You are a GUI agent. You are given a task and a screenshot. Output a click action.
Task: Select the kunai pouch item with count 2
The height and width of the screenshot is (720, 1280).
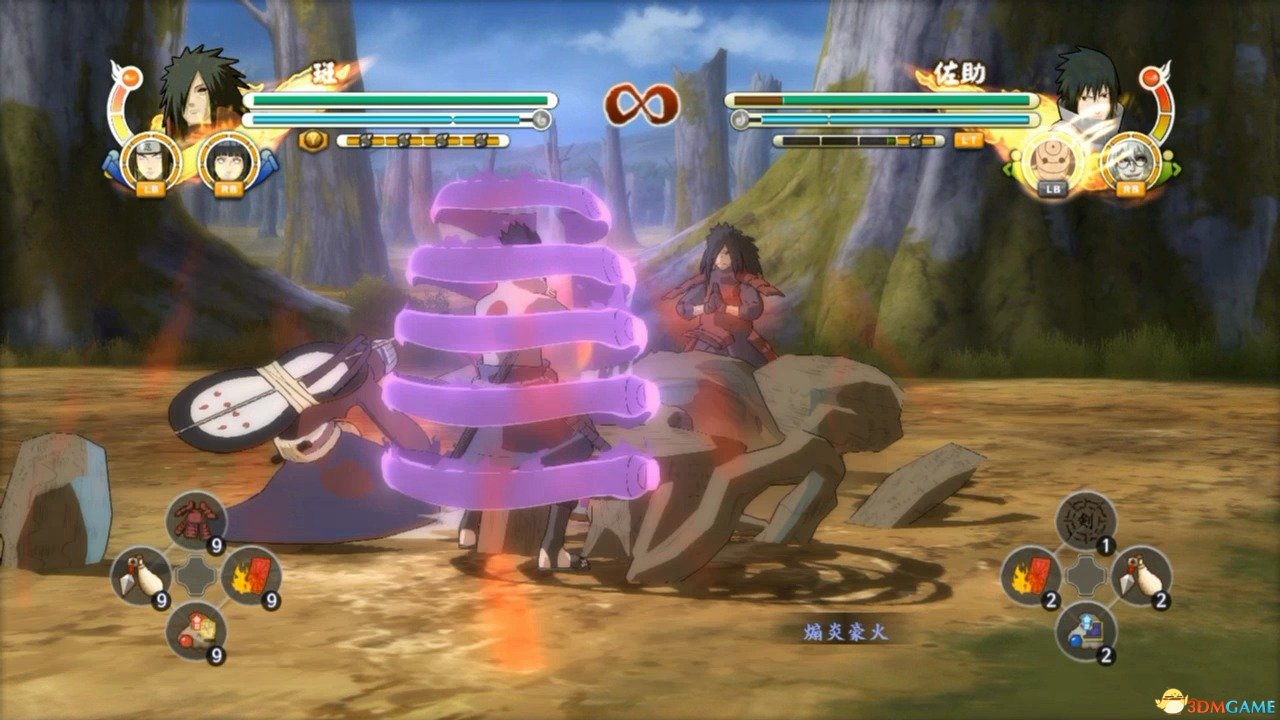tap(1141, 575)
